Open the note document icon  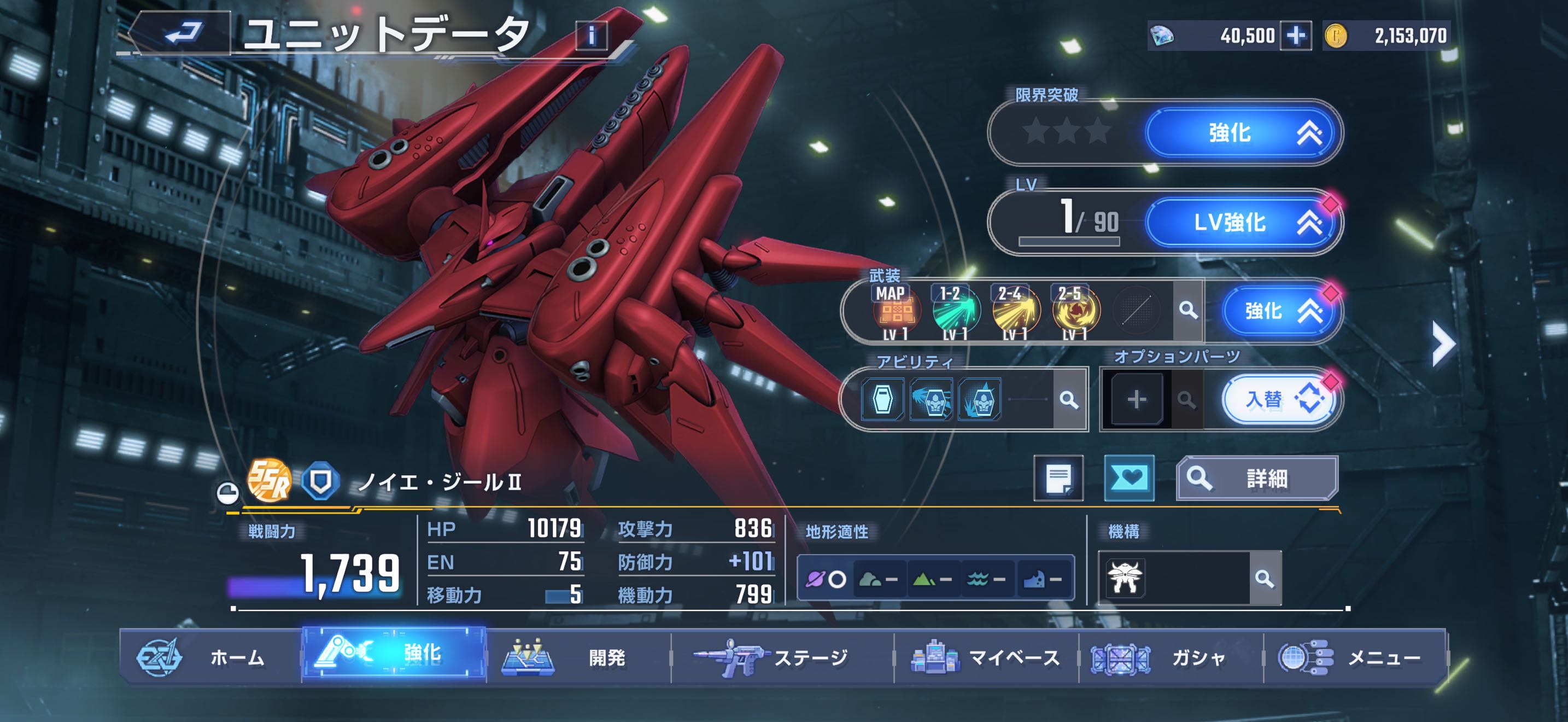[x=1058, y=478]
